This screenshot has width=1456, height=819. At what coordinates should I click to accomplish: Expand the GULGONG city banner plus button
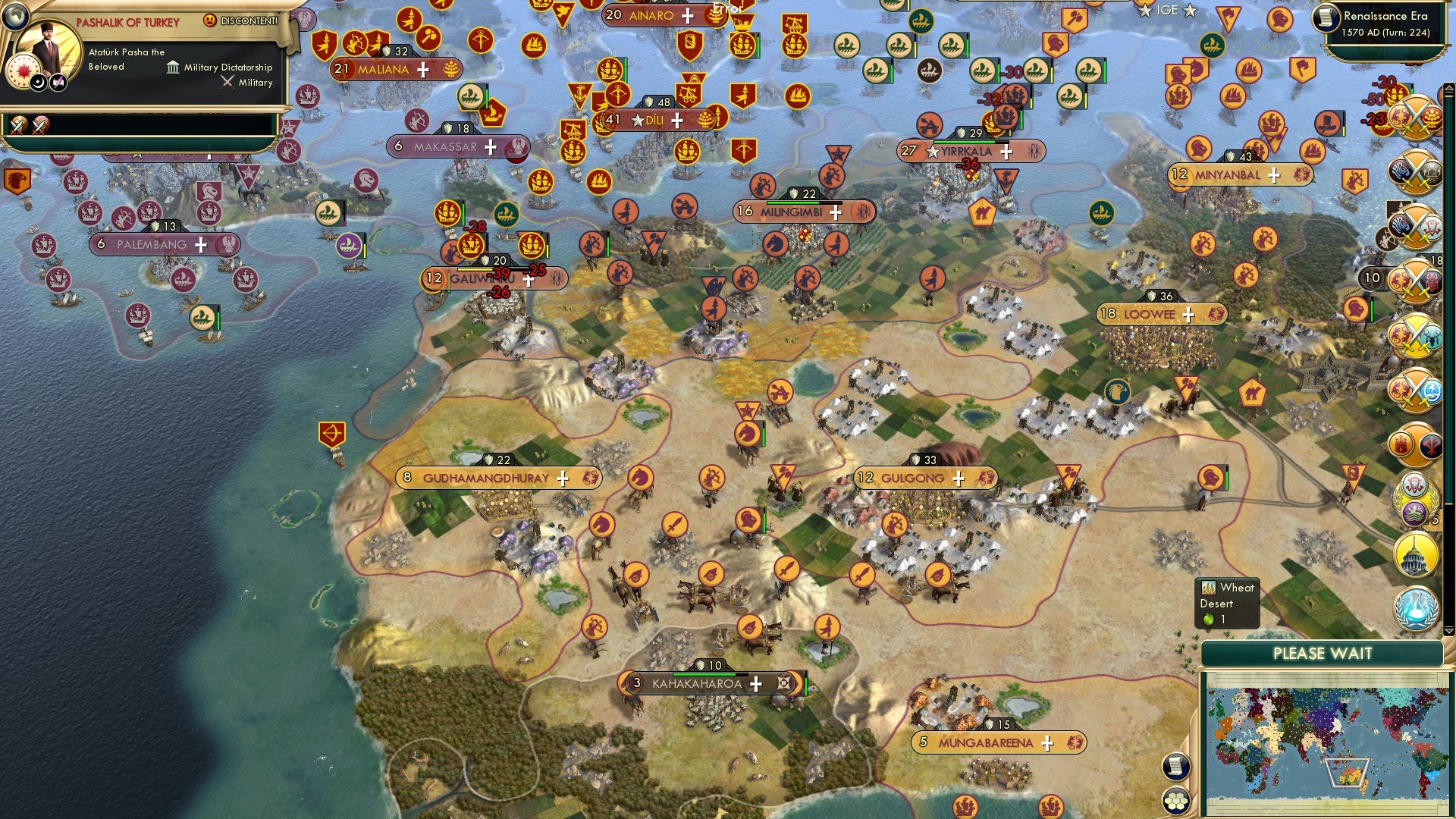[959, 478]
